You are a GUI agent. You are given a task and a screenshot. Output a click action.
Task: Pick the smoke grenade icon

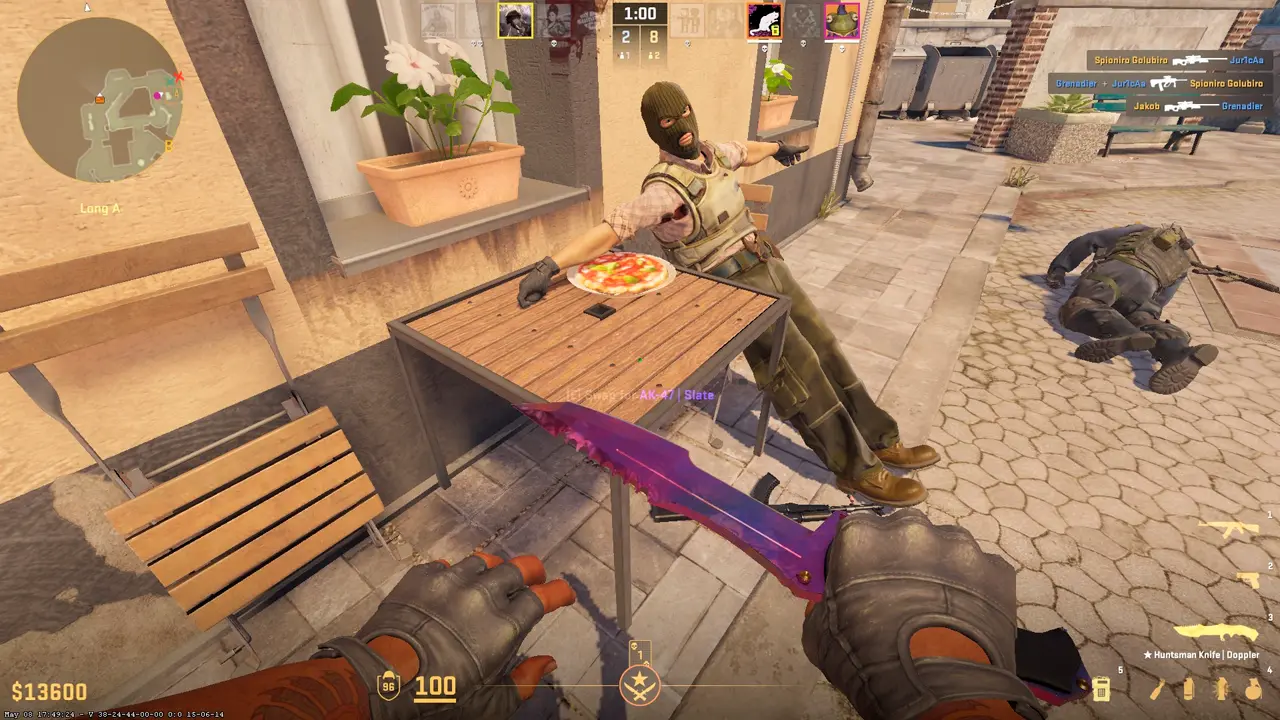[x=1188, y=688]
